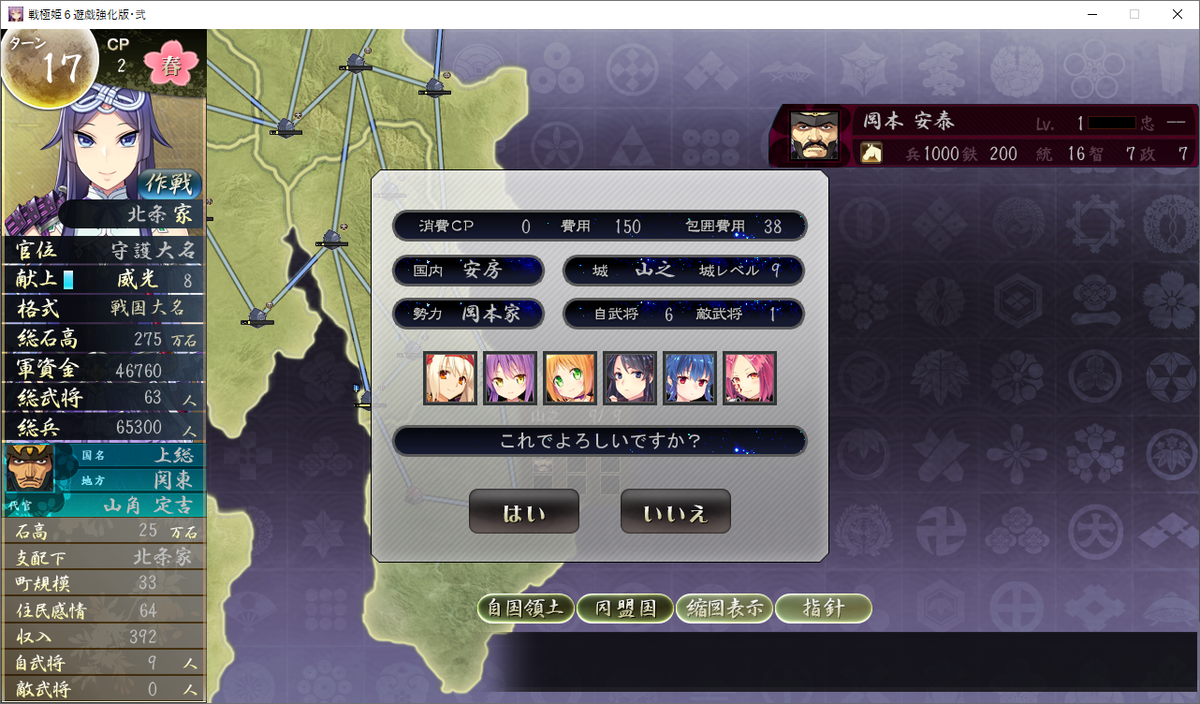Confirm the attack with はい
1200x704 pixels.
pyautogui.click(x=524, y=512)
